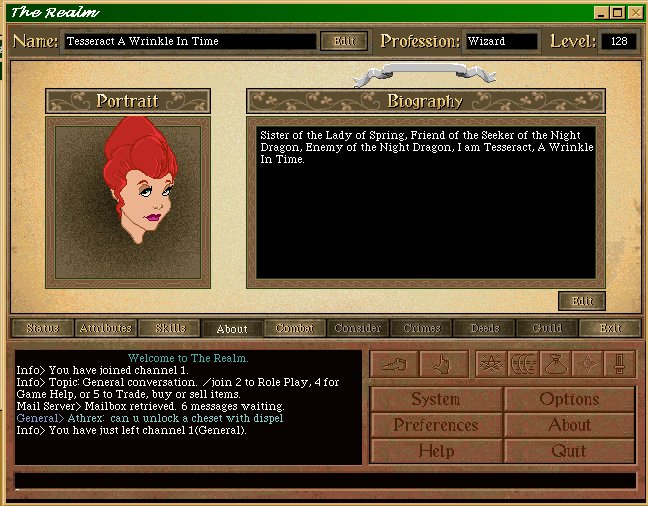The height and width of the screenshot is (506, 648).
Task: Exit the character sheet
Action: (x=610, y=328)
